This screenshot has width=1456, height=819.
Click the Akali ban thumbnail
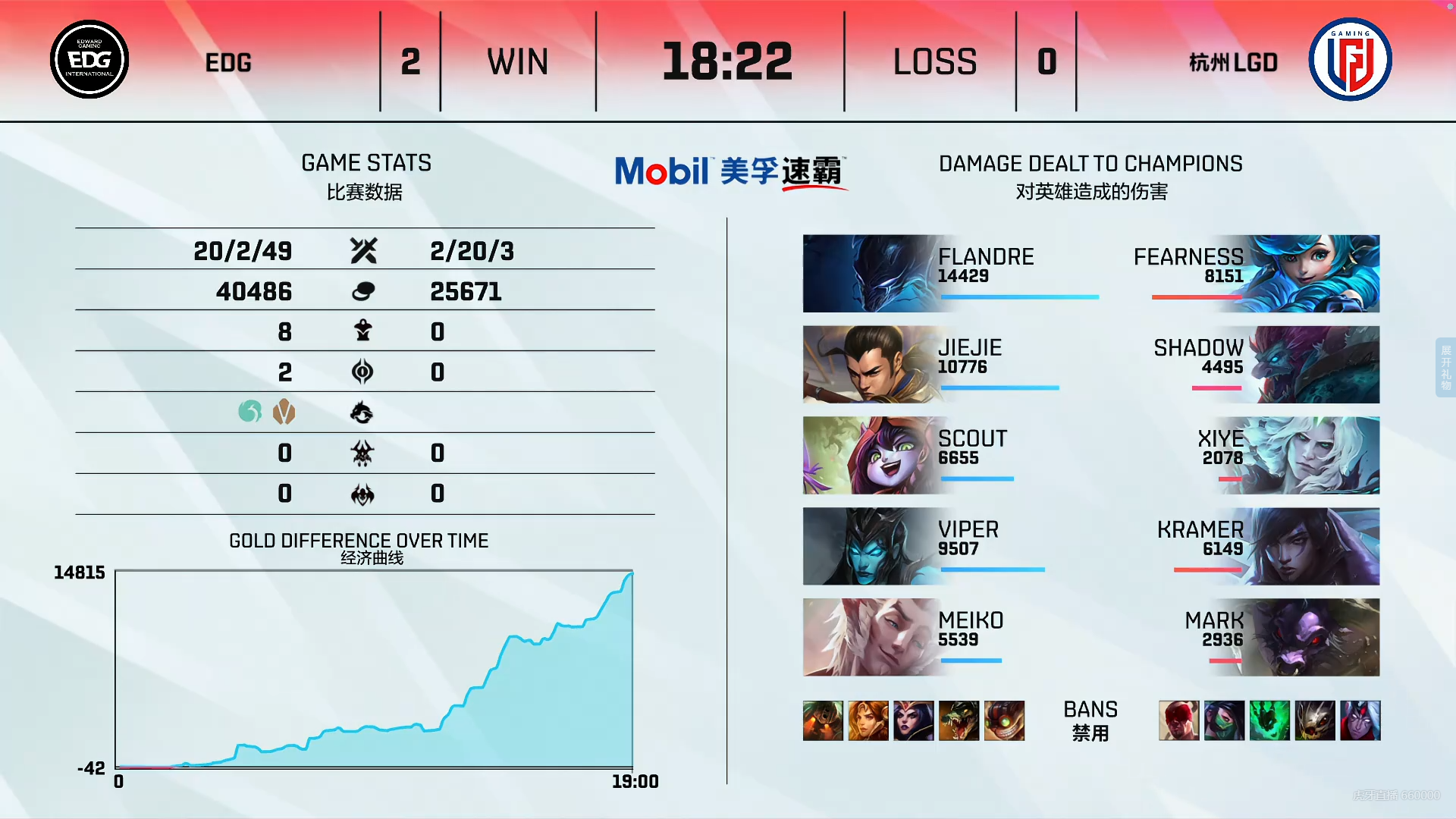(x=1225, y=720)
